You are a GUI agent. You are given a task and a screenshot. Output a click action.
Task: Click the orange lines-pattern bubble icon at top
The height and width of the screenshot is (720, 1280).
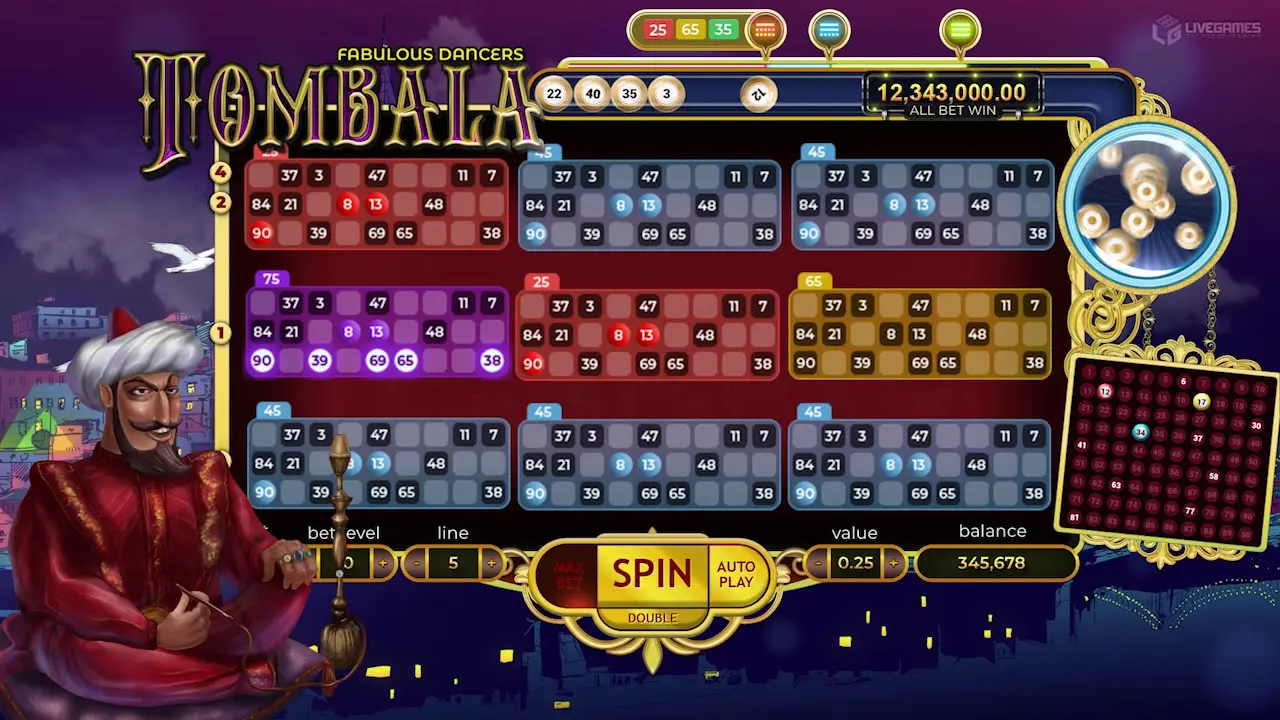point(765,28)
